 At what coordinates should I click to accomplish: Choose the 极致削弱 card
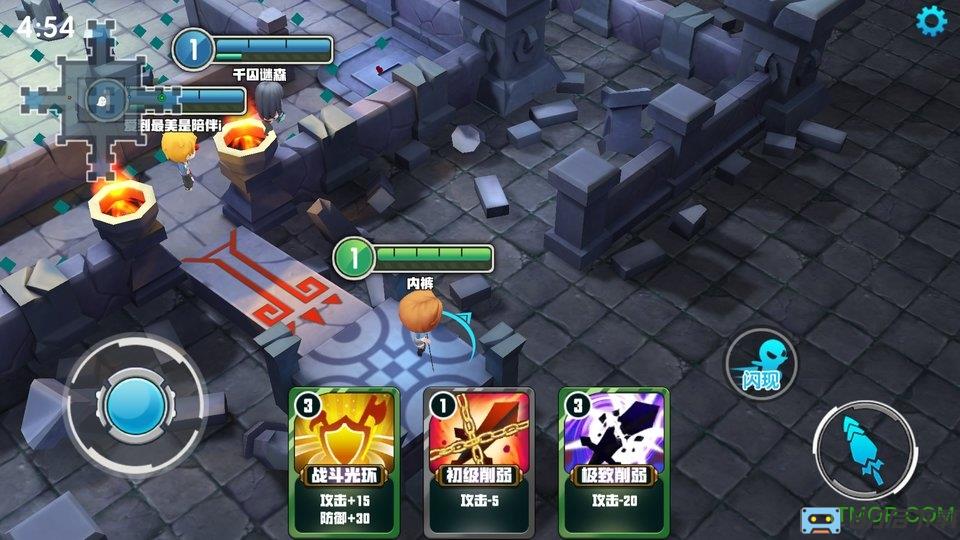(613, 462)
